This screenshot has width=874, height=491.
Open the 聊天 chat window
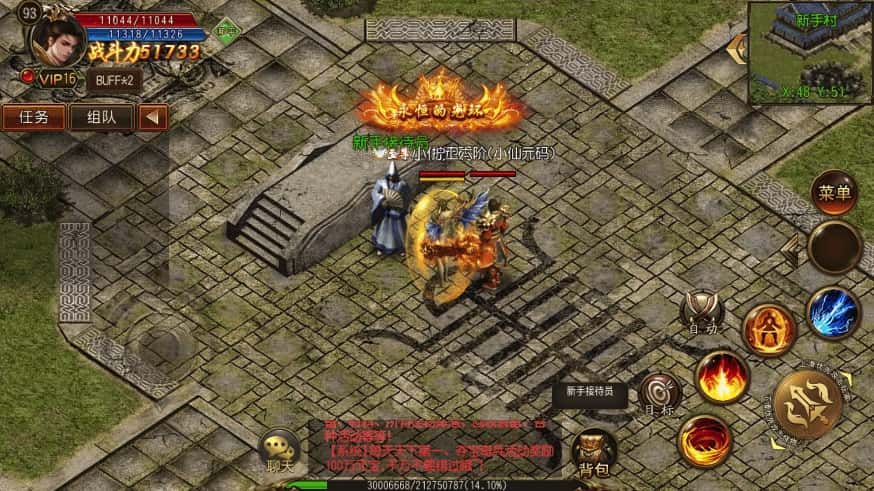coord(278,451)
